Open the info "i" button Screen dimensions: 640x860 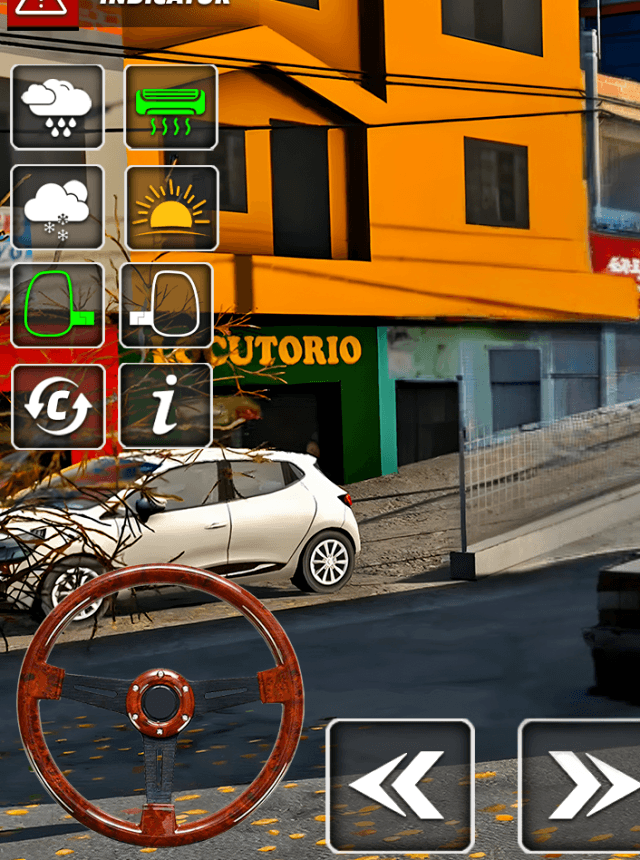coord(166,405)
